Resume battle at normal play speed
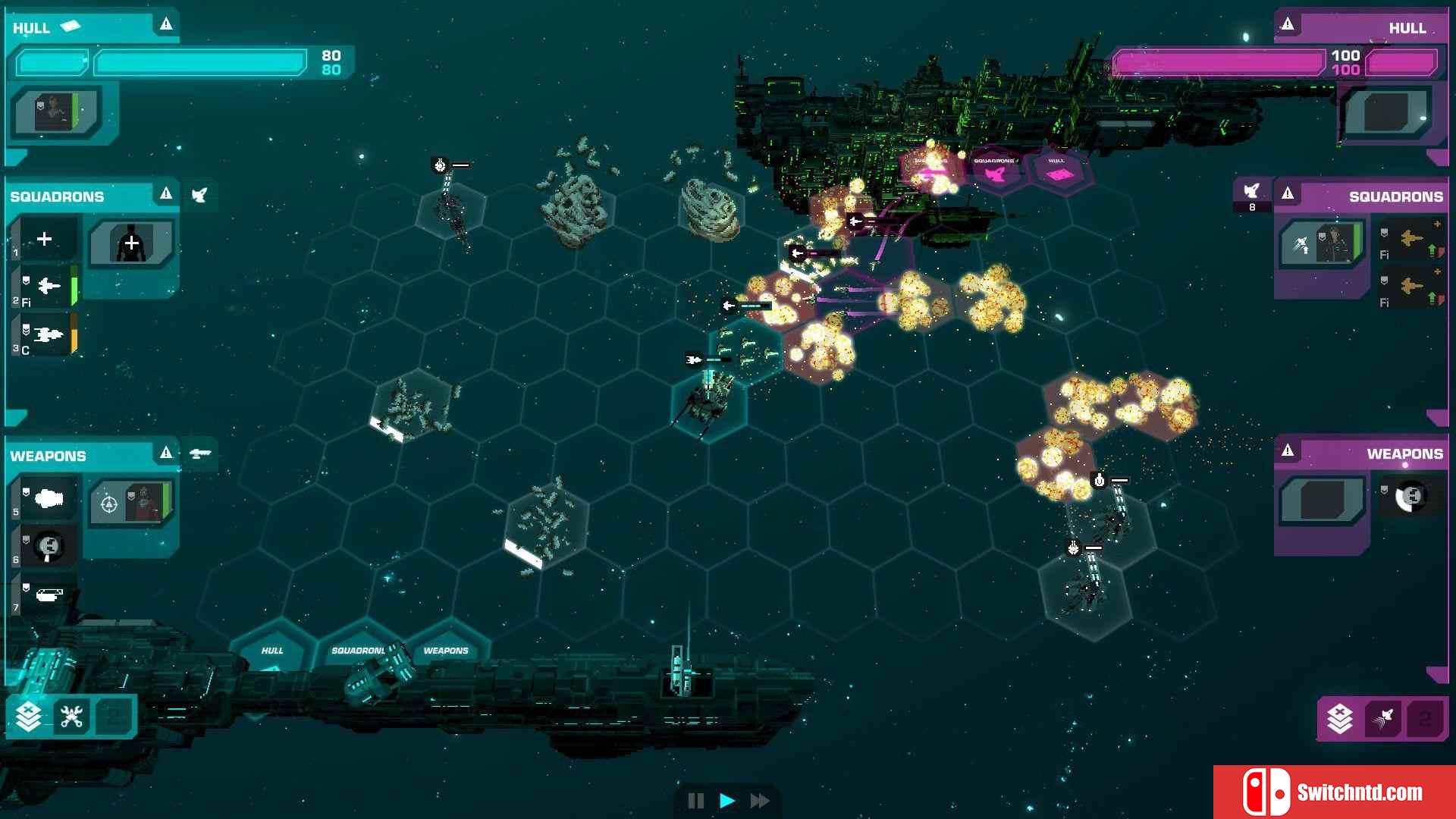Screen dimensions: 1456x819 [x=727, y=801]
